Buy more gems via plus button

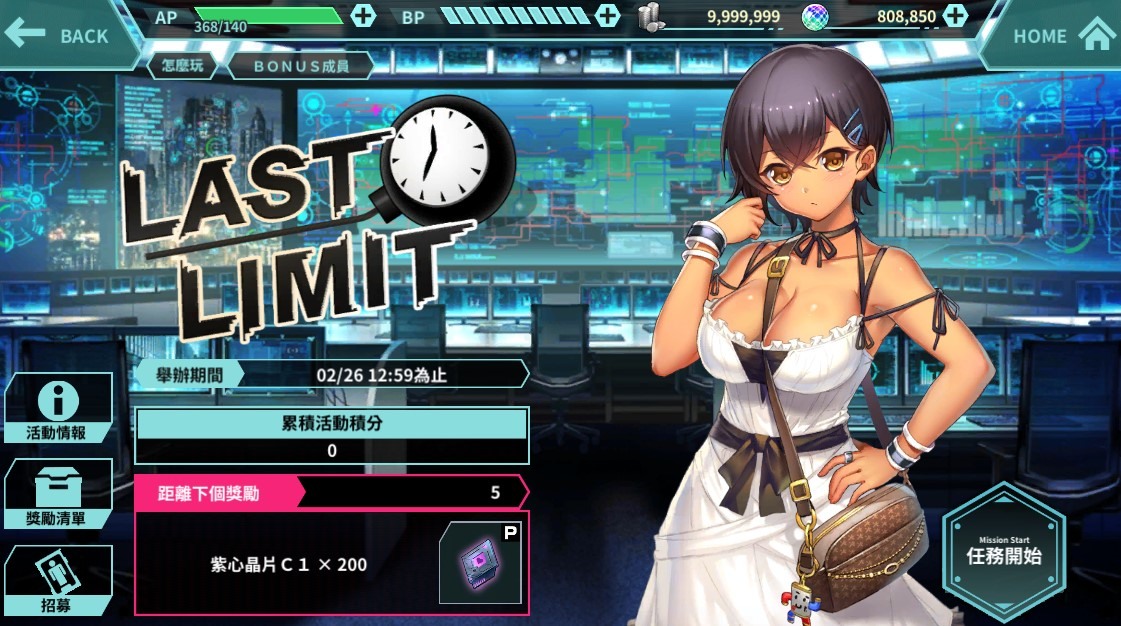tap(955, 16)
